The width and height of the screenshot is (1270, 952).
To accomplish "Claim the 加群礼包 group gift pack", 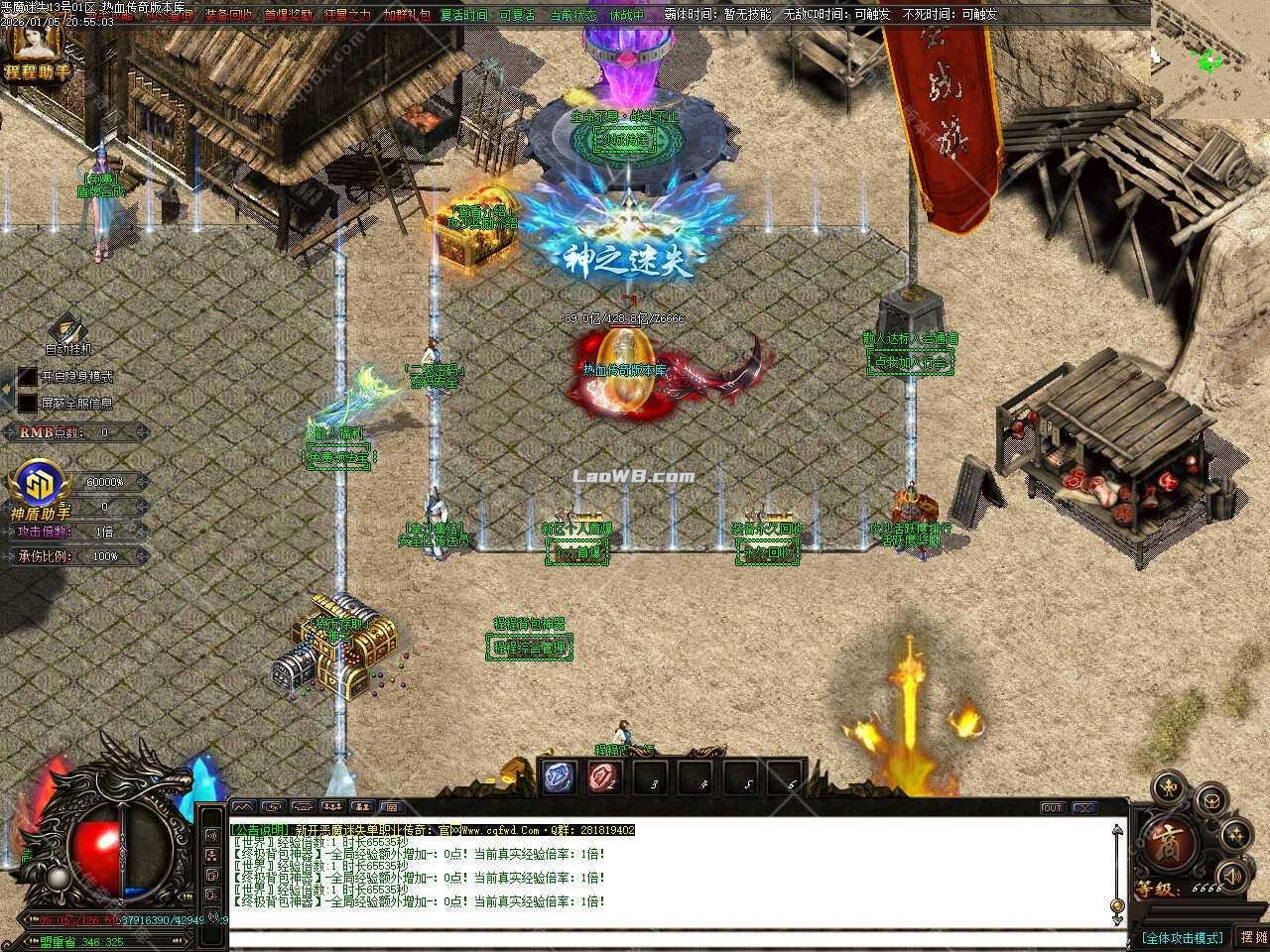I will click(407, 16).
